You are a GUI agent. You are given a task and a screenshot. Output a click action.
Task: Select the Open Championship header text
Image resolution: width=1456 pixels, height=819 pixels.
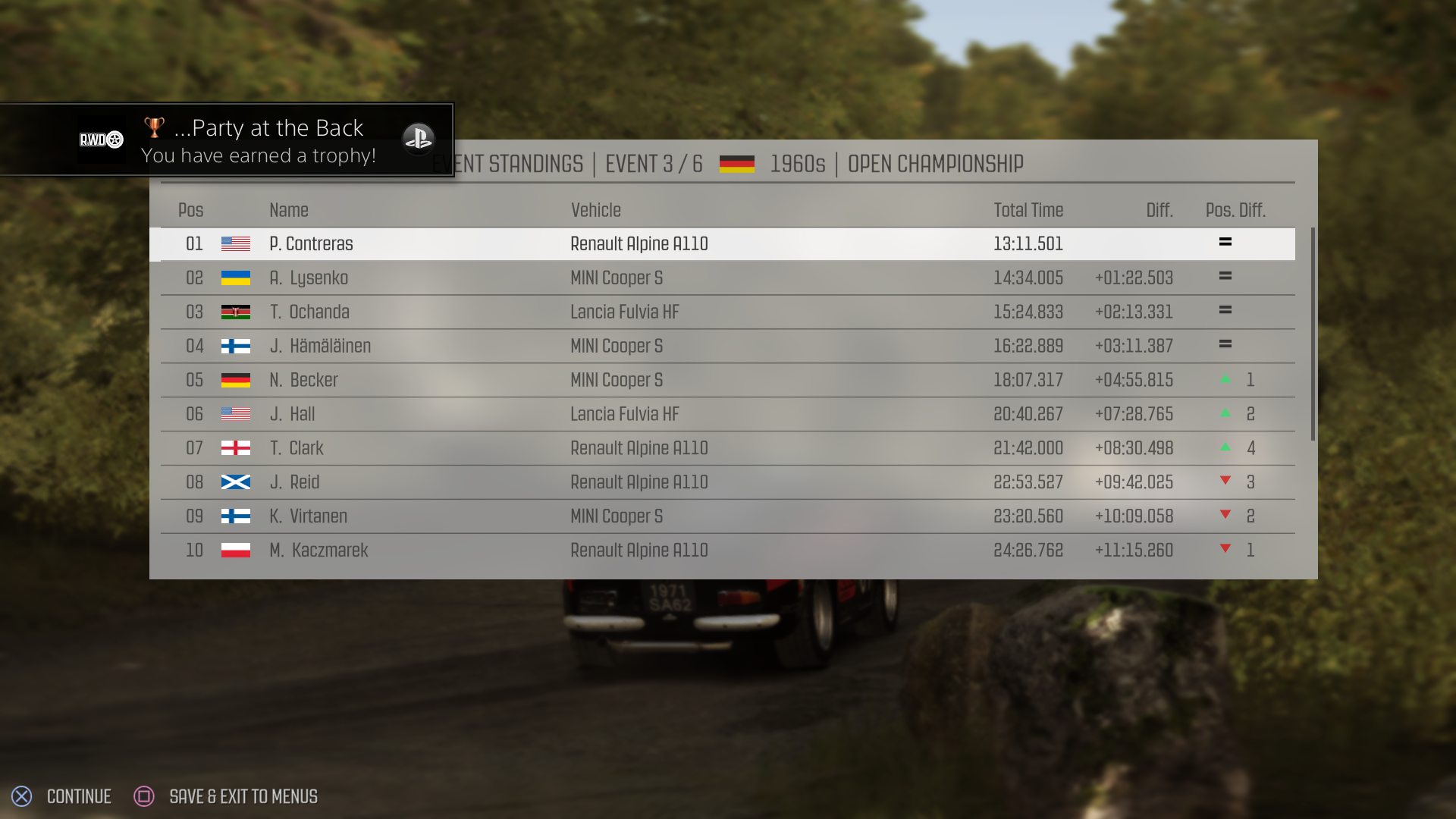(x=935, y=163)
